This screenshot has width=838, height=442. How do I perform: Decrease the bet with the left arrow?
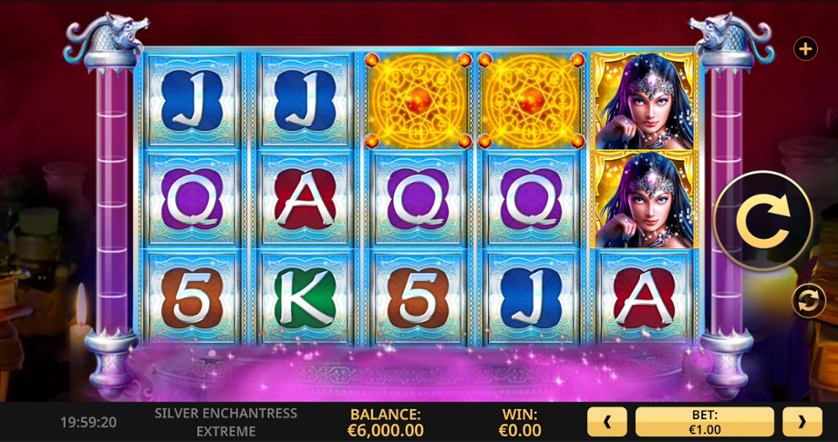tap(607, 422)
